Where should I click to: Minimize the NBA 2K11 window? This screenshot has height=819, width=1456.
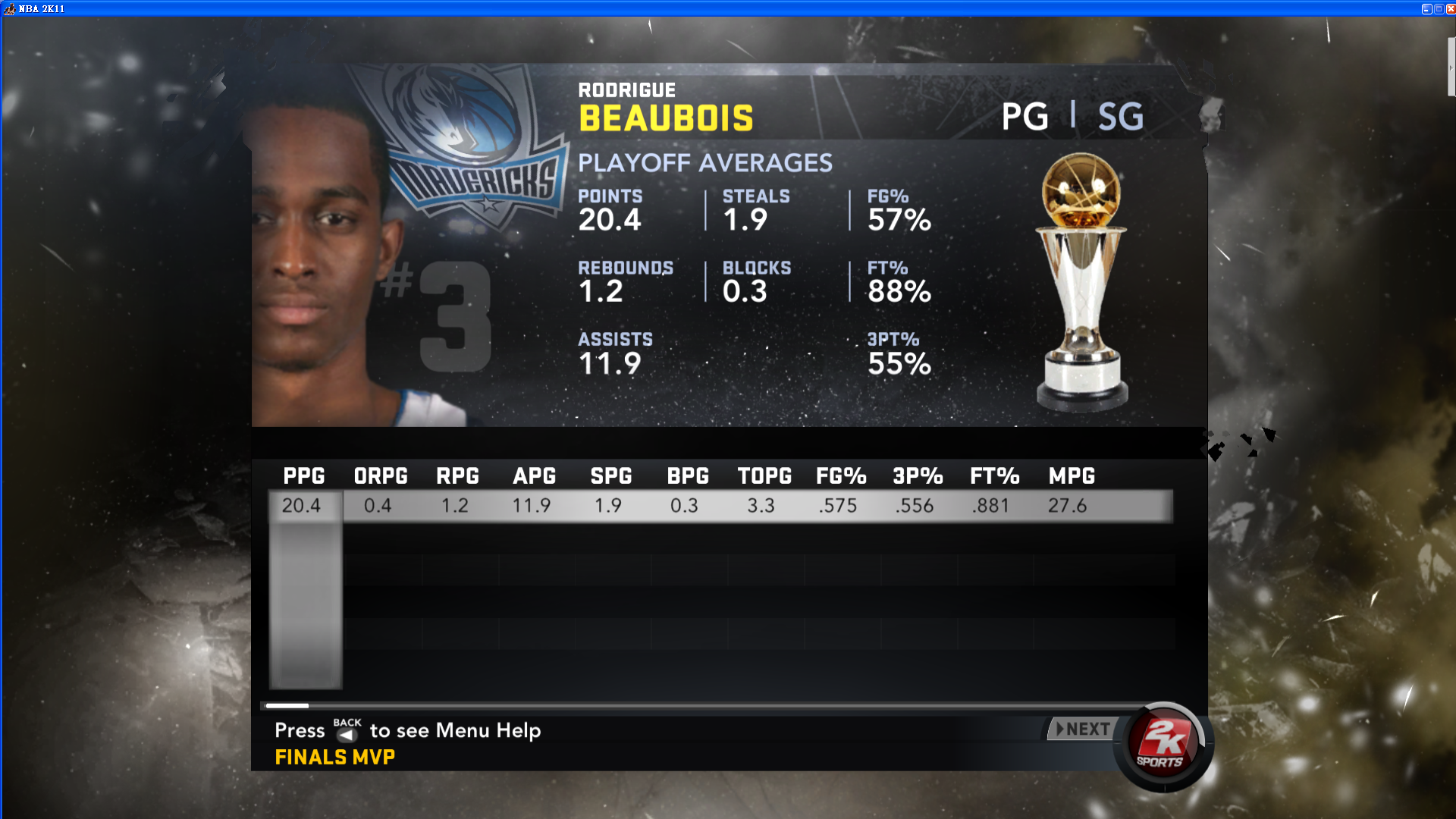1426,9
